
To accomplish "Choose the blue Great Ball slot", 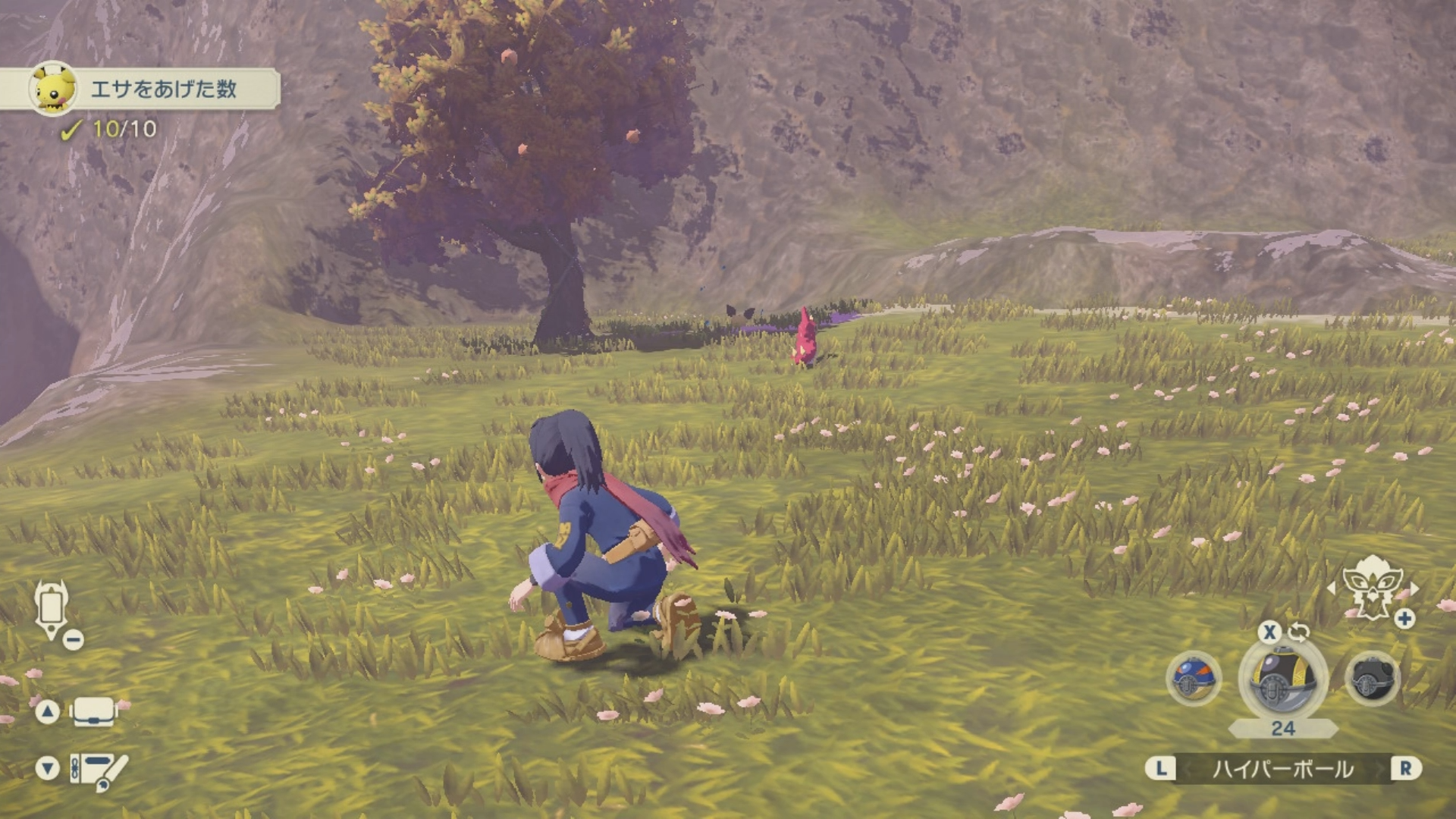I will tap(1193, 678).
